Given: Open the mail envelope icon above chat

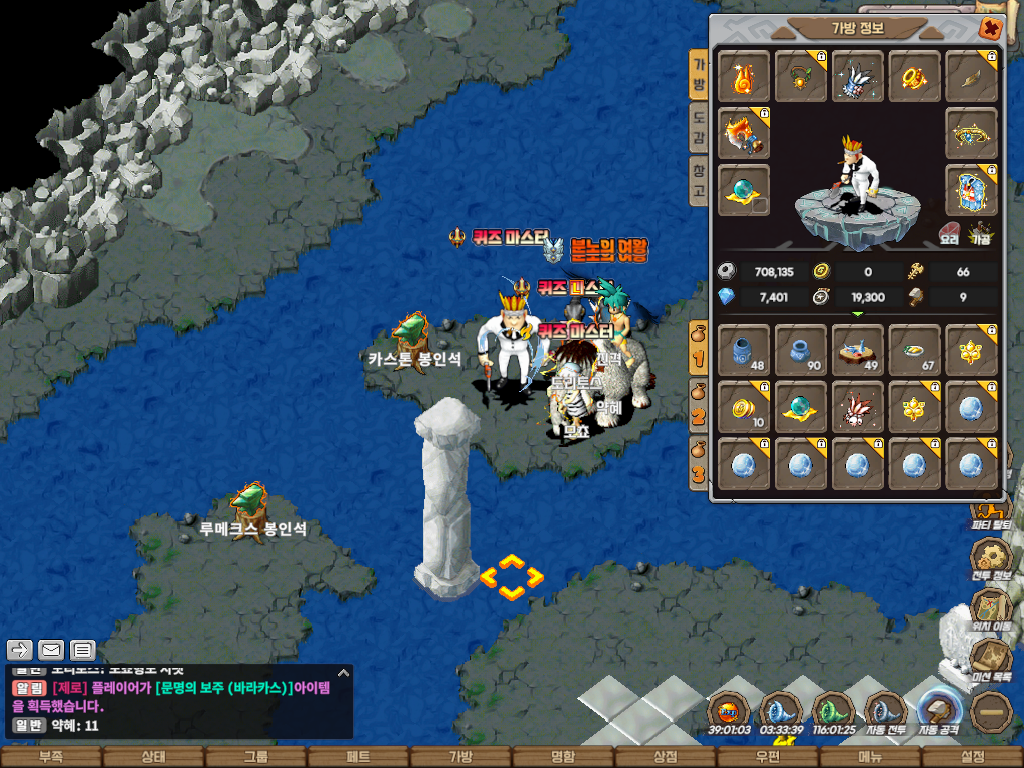Looking at the screenshot, I should (x=51, y=651).
